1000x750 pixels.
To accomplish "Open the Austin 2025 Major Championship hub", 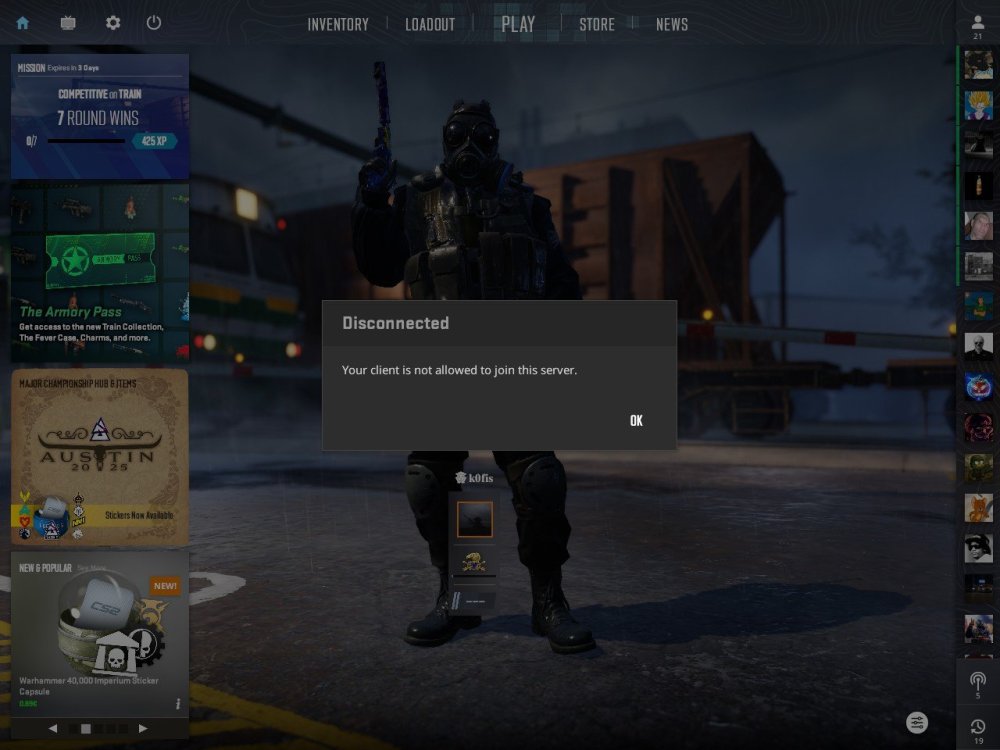I will pos(100,457).
